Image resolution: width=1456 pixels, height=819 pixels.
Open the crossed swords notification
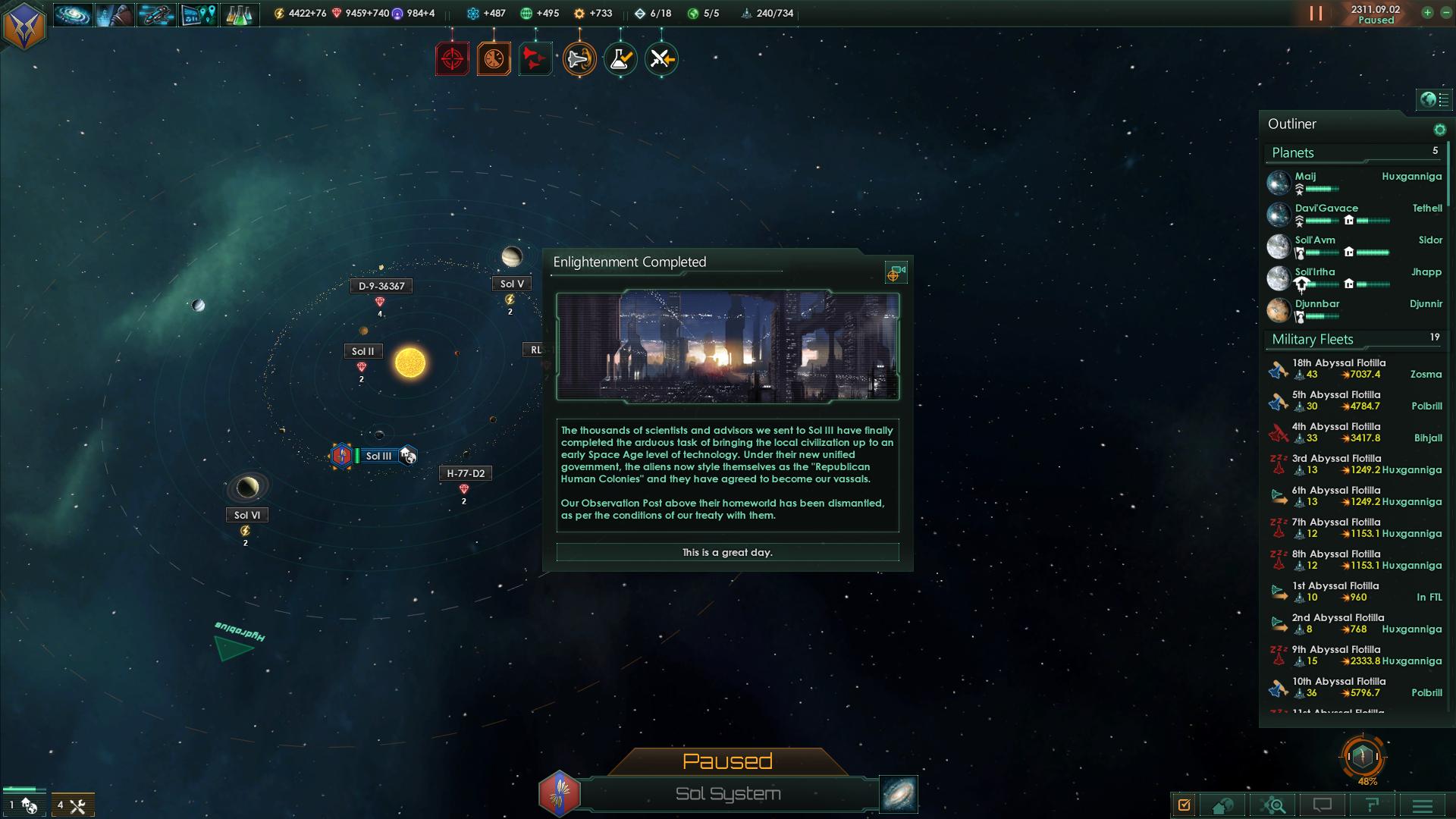tap(661, 59)
